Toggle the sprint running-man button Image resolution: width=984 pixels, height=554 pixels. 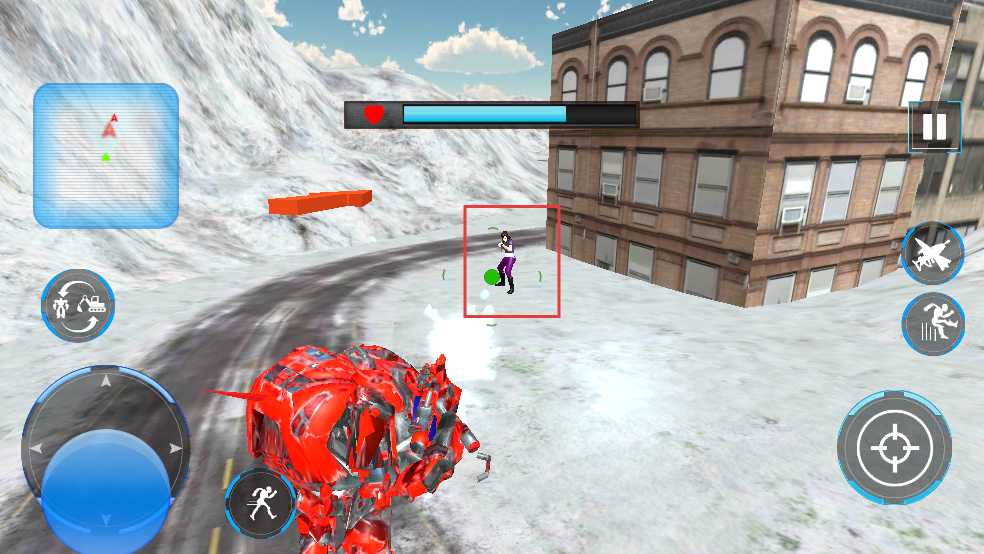(x=260, y=502)
